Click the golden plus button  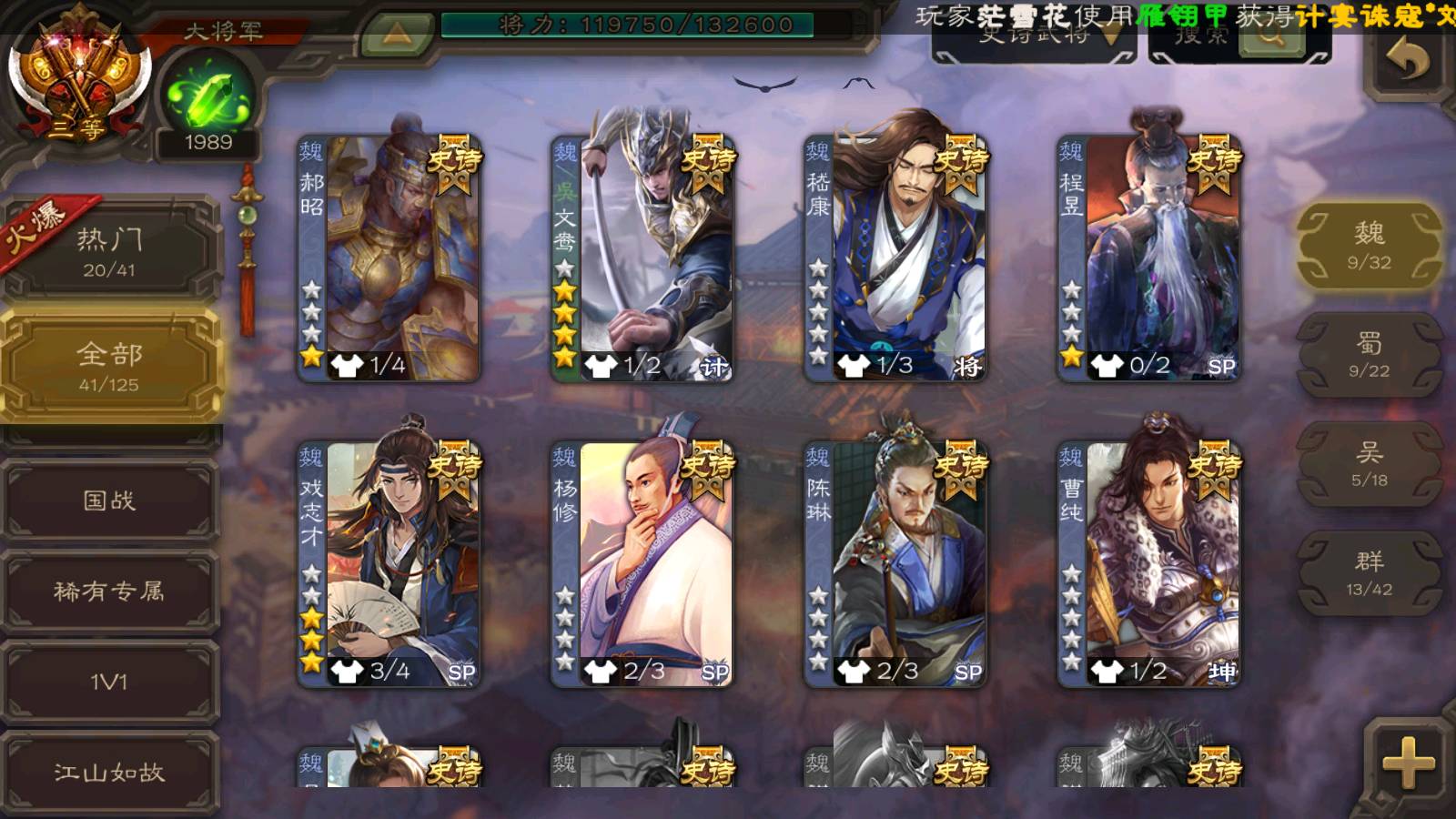click(1407, 763)
